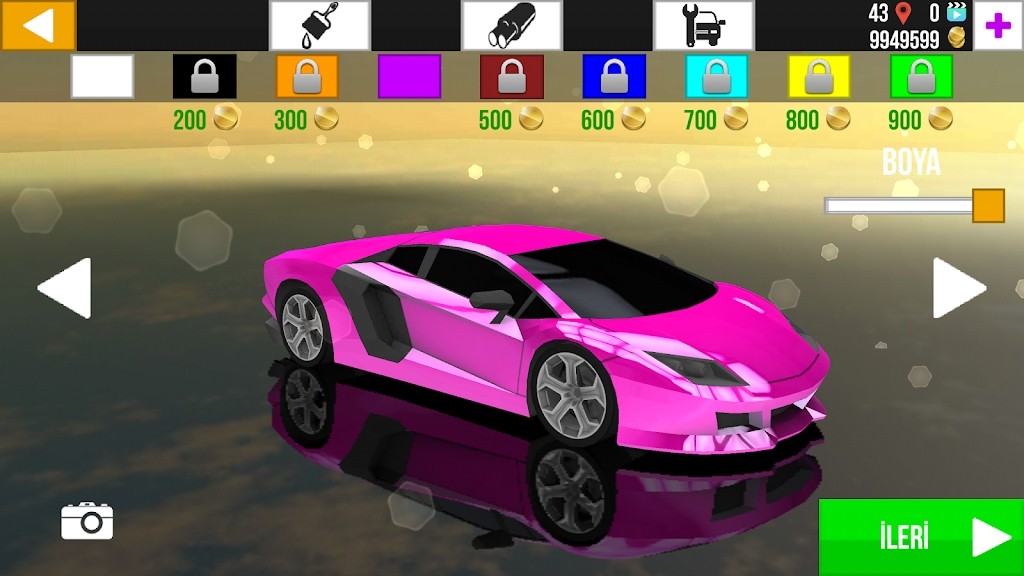Unlock the black paint for 200 coins
1024x576 pixels.
point(205,76)
